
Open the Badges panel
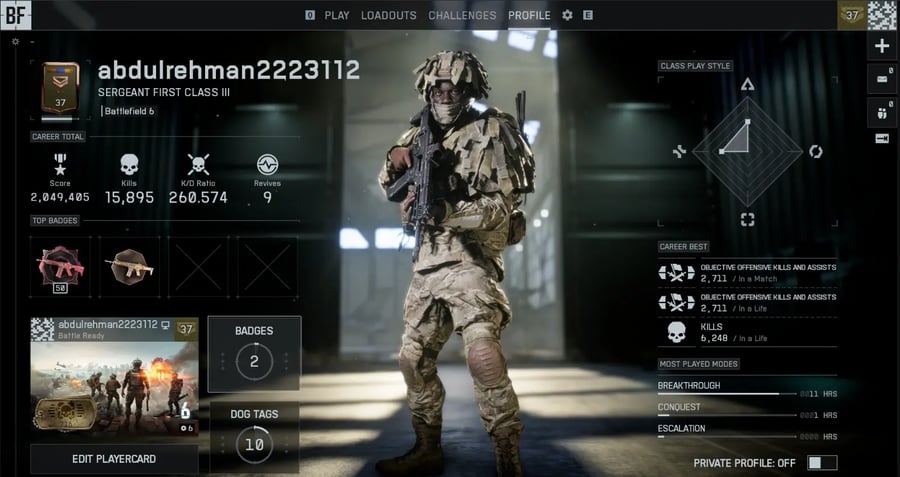(x=254, y=353)
